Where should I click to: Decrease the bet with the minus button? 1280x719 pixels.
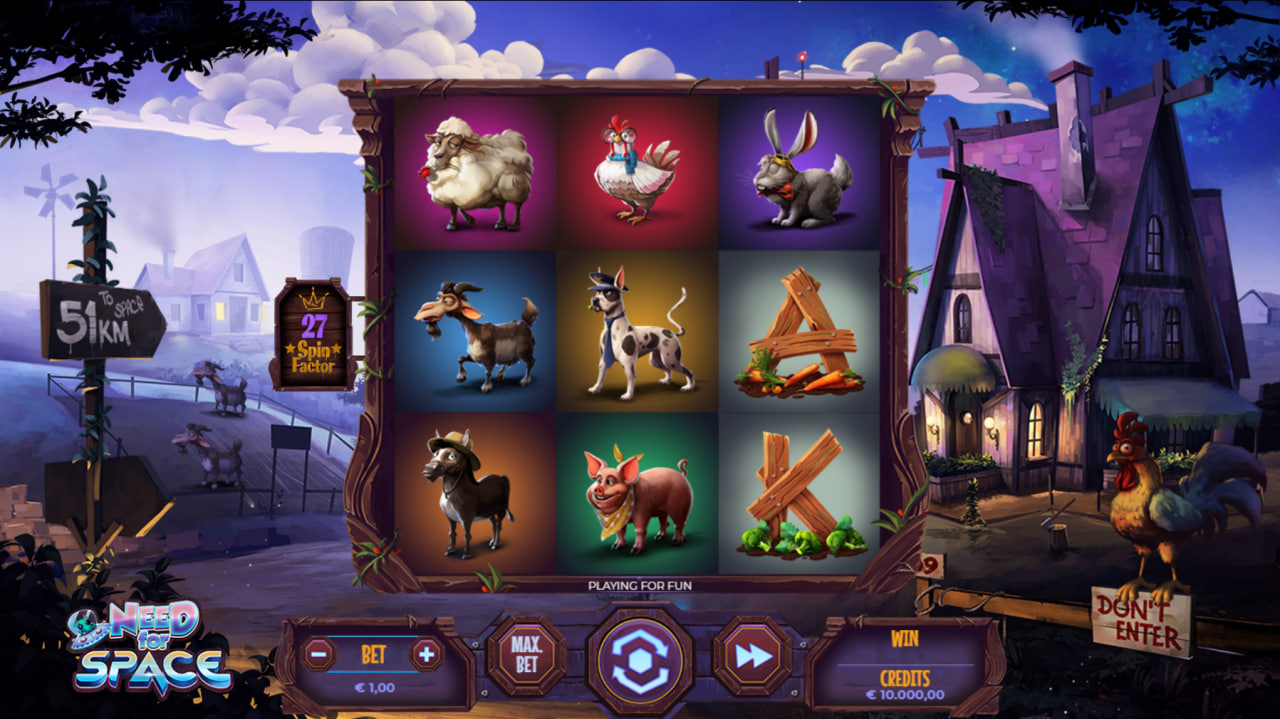click(318, 655)
